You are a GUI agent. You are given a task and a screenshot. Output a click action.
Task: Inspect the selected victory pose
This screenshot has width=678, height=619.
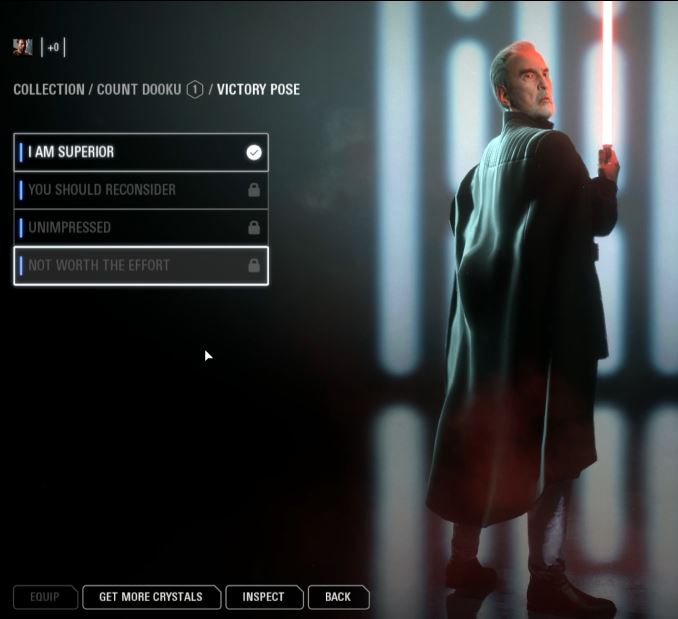click(x=264, y=597)
